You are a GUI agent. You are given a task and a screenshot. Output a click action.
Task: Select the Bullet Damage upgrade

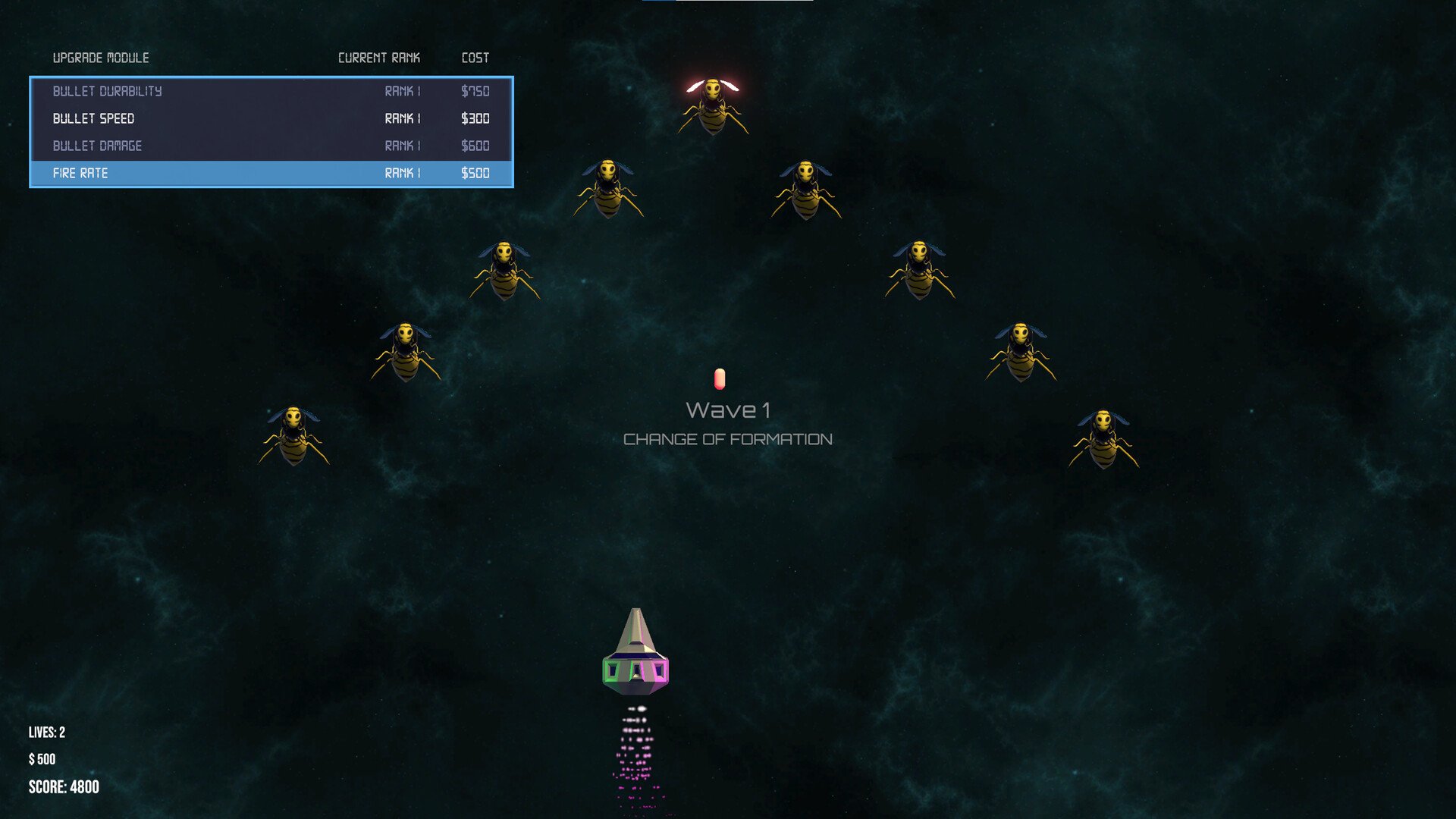(97, 146)
